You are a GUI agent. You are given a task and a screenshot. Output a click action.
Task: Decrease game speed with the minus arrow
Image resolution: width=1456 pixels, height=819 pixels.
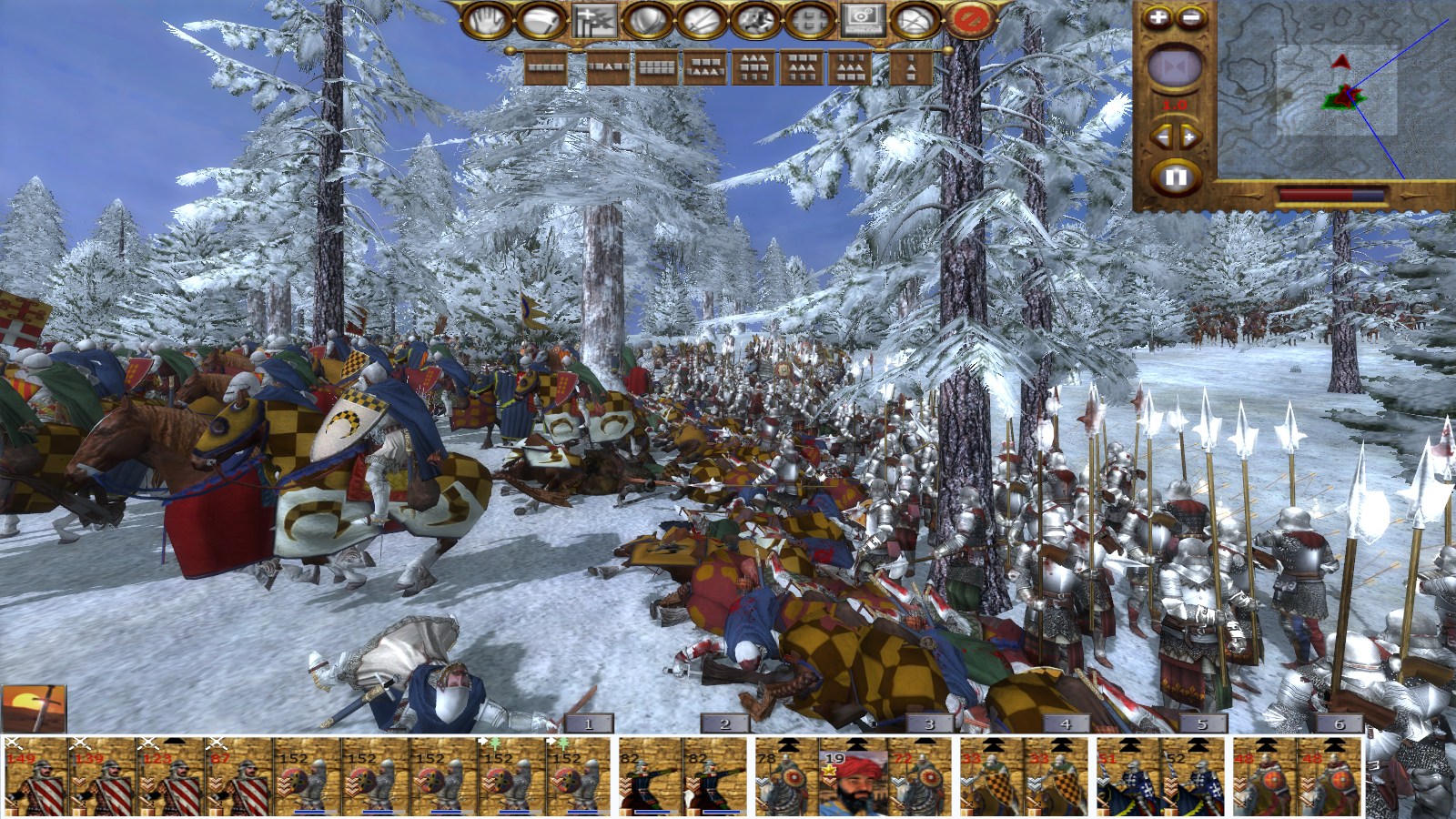coord(1161,136)
